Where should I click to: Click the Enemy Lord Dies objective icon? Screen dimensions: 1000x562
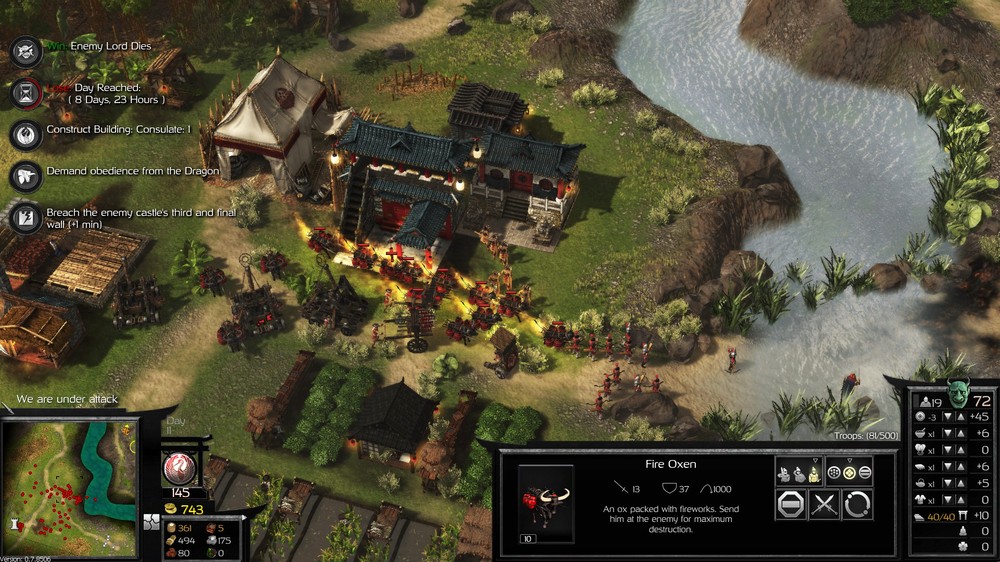coord(26,50)
